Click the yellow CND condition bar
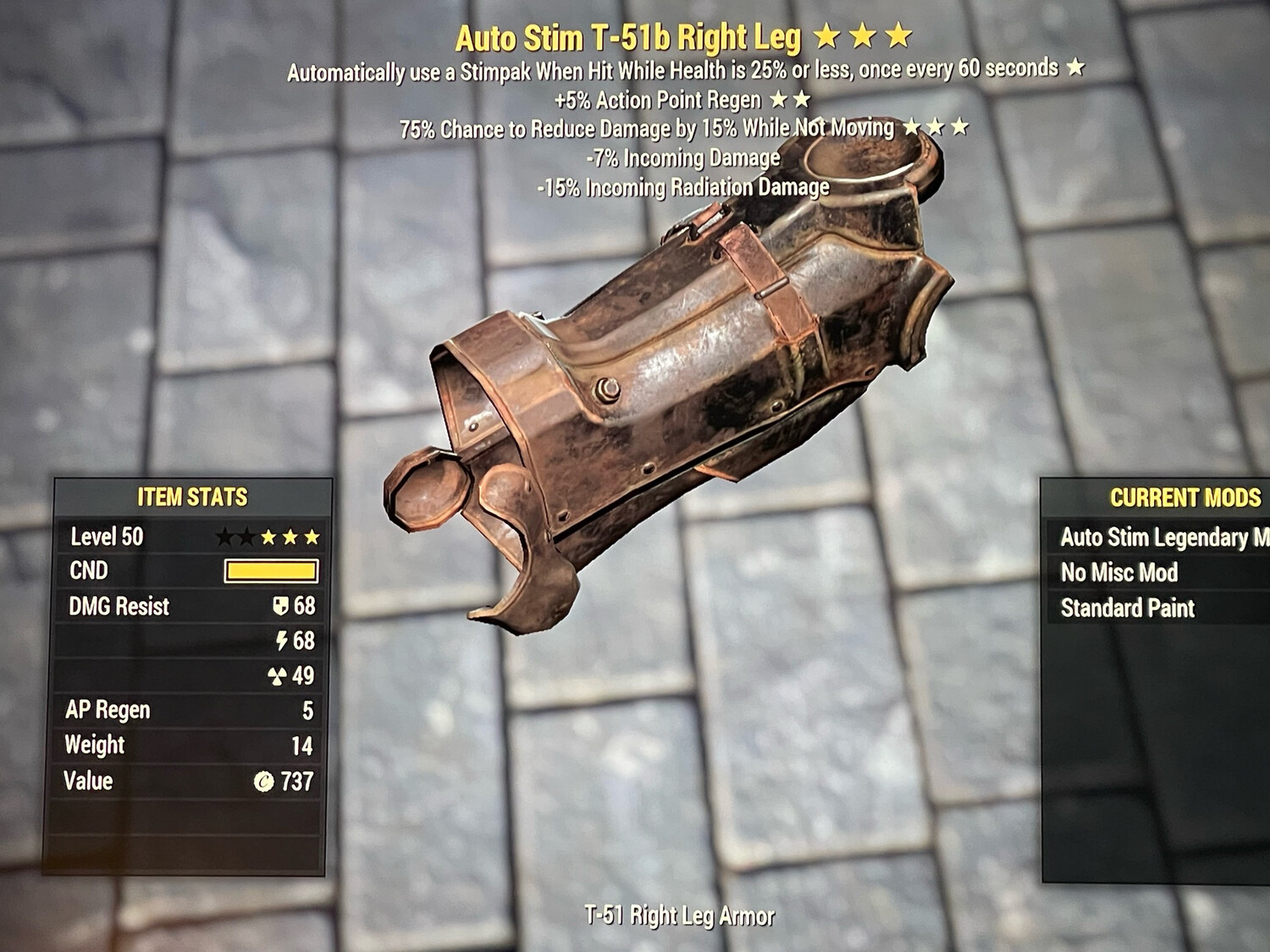The image size is (1270, 952). tap(271, 570)
